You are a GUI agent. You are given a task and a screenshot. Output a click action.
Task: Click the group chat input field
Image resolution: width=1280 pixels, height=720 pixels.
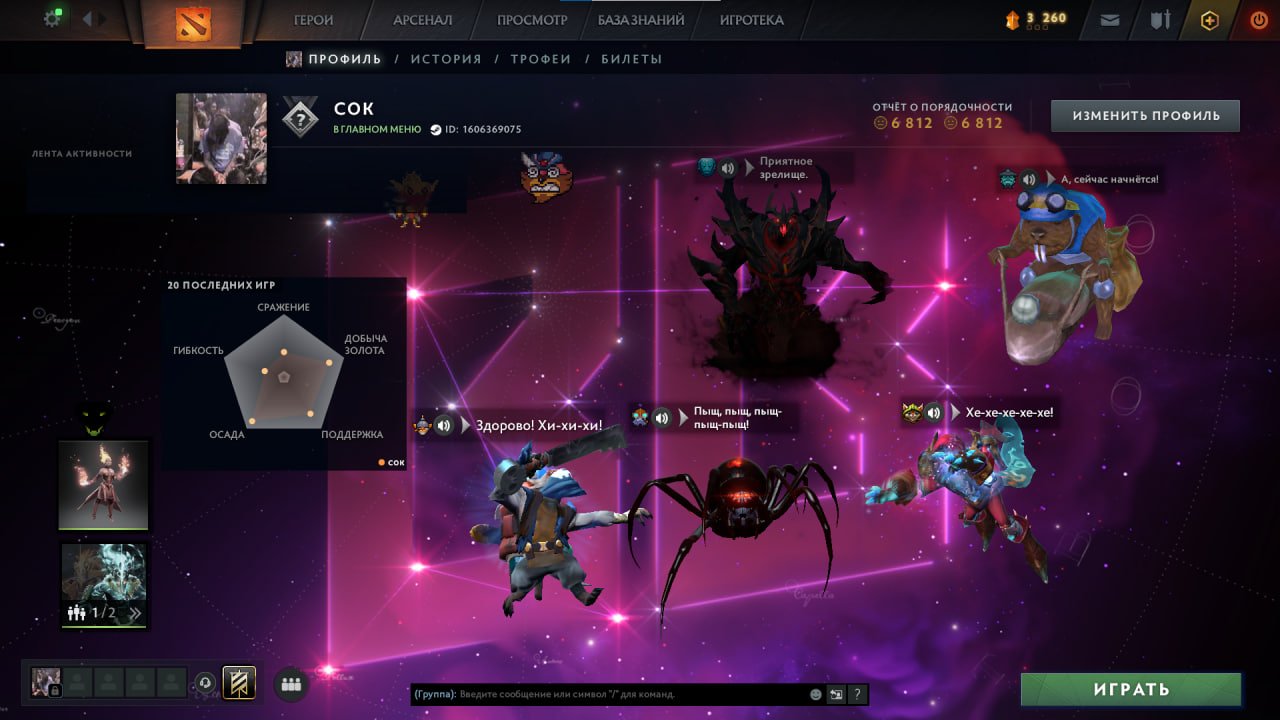600,693
